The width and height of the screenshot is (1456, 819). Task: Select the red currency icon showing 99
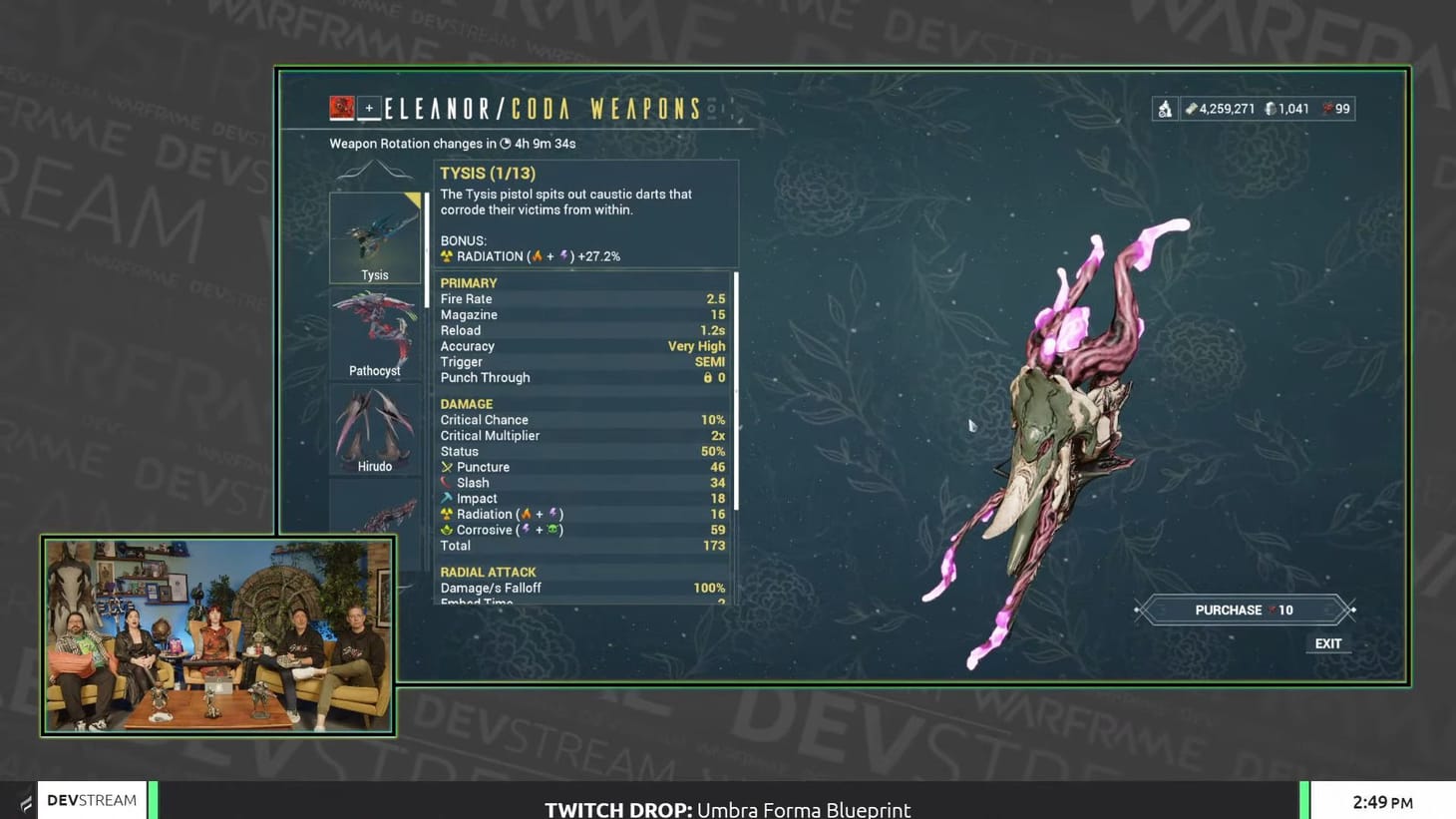pos(1327,108)
